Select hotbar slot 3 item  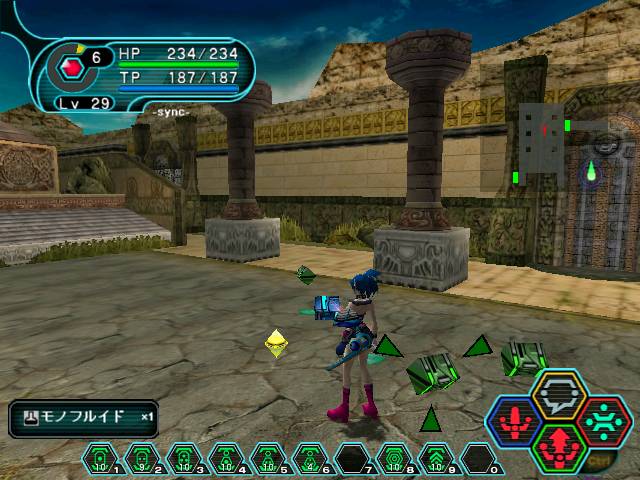pos(185,459)
